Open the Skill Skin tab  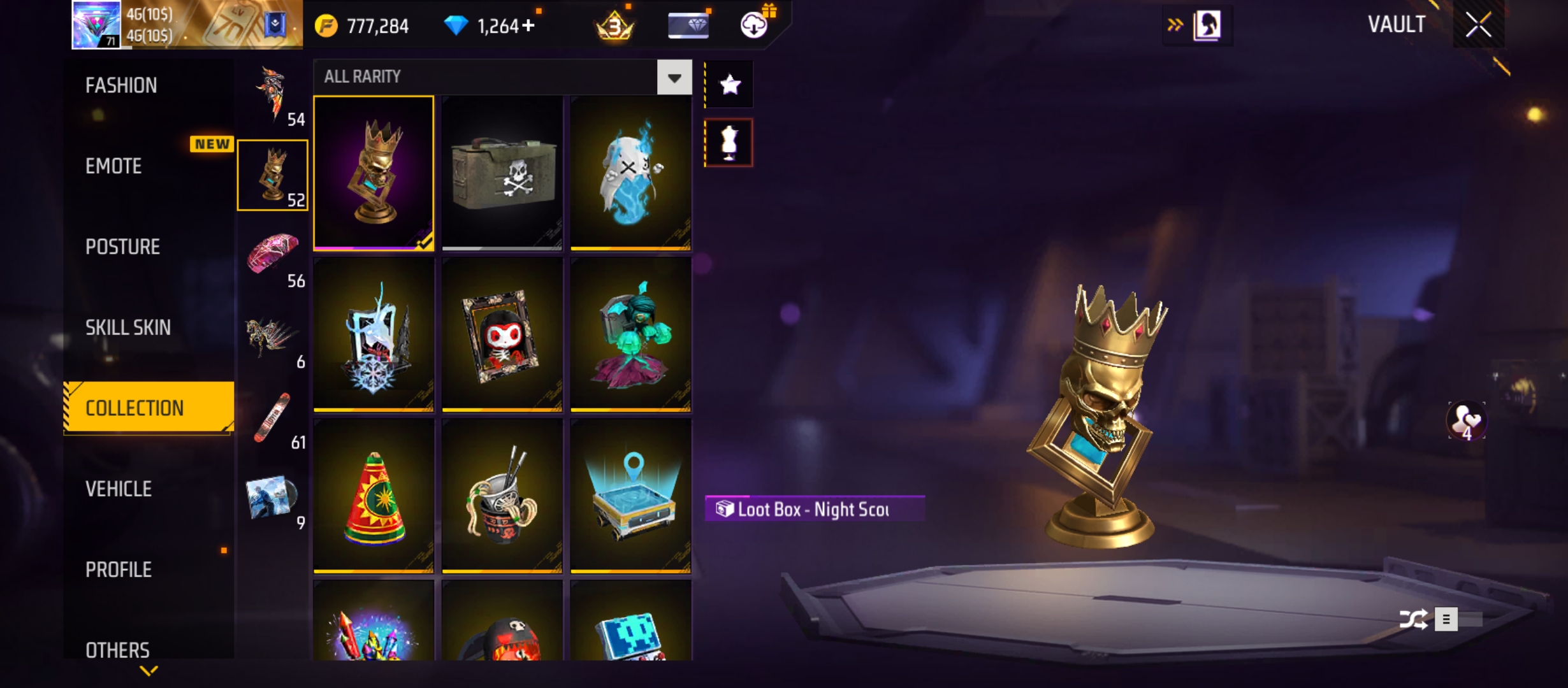coord(128,327)
